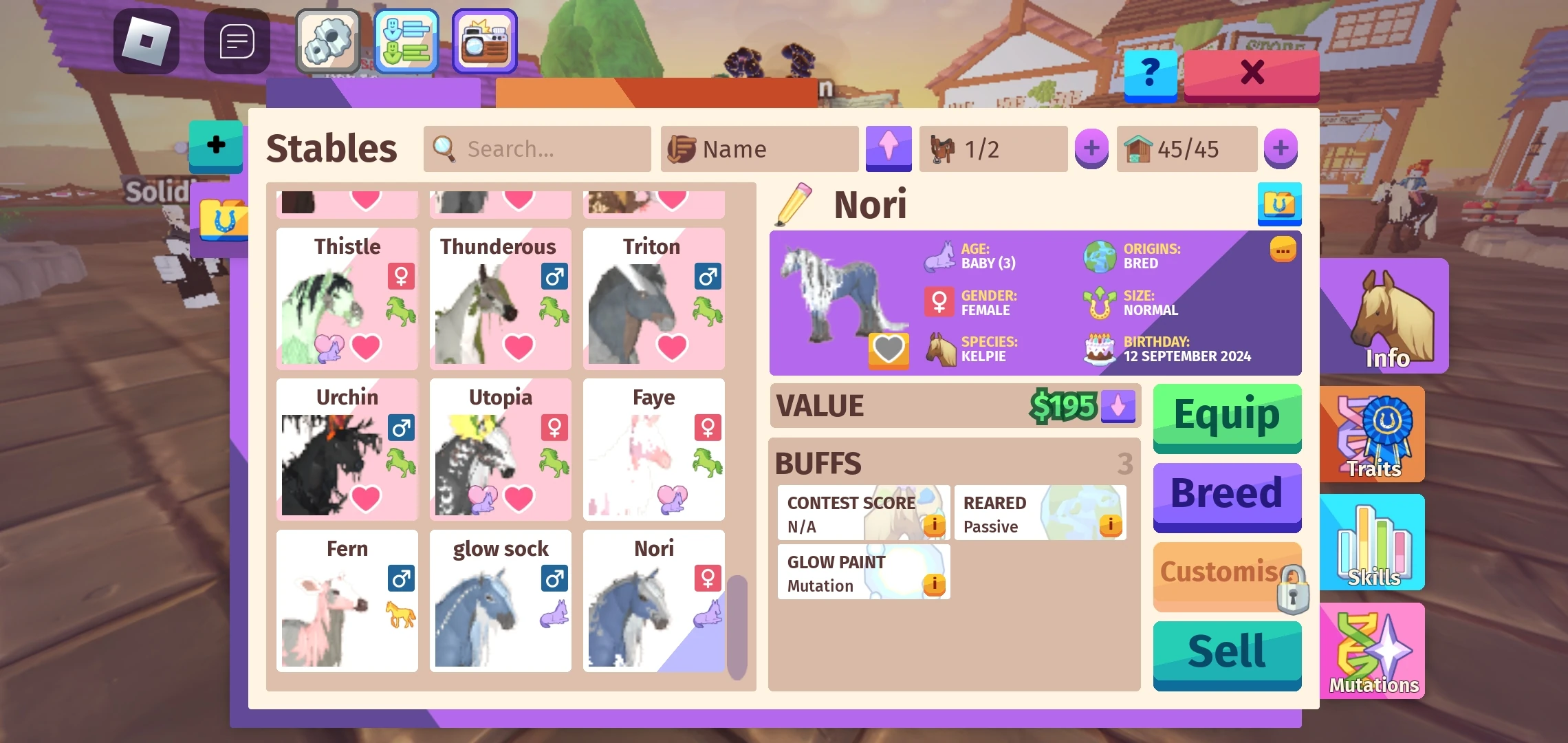The image size is (1568, 743).
Task: Flip the sort order arrow
Action: [888, 149]
